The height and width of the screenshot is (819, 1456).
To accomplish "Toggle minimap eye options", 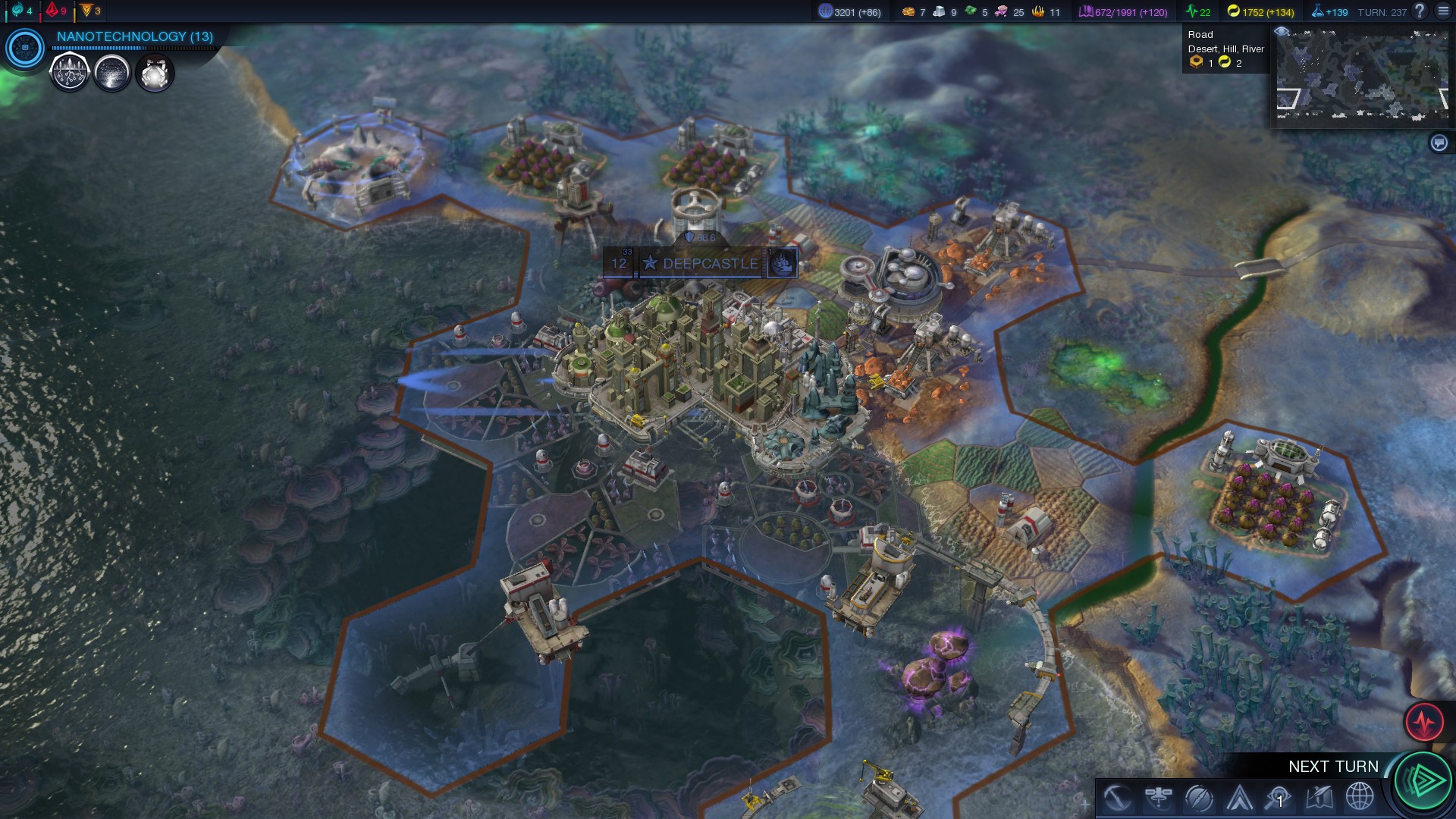I will tap(1282, 31).
